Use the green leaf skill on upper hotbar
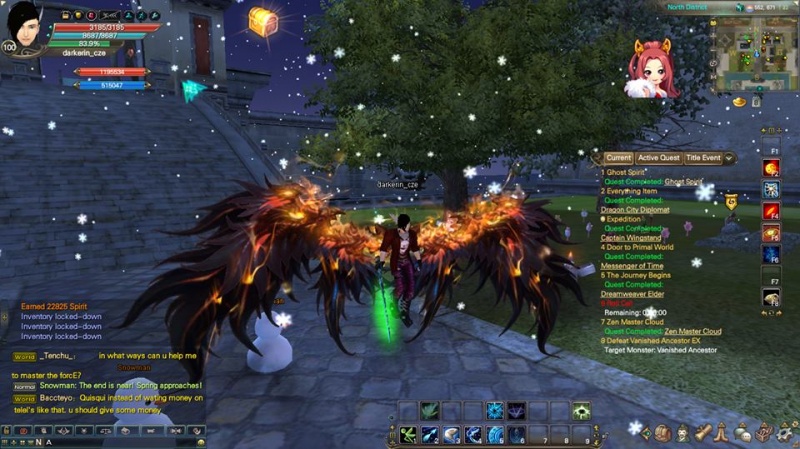The width and height of the screenshot is (800, 449). 429,411
